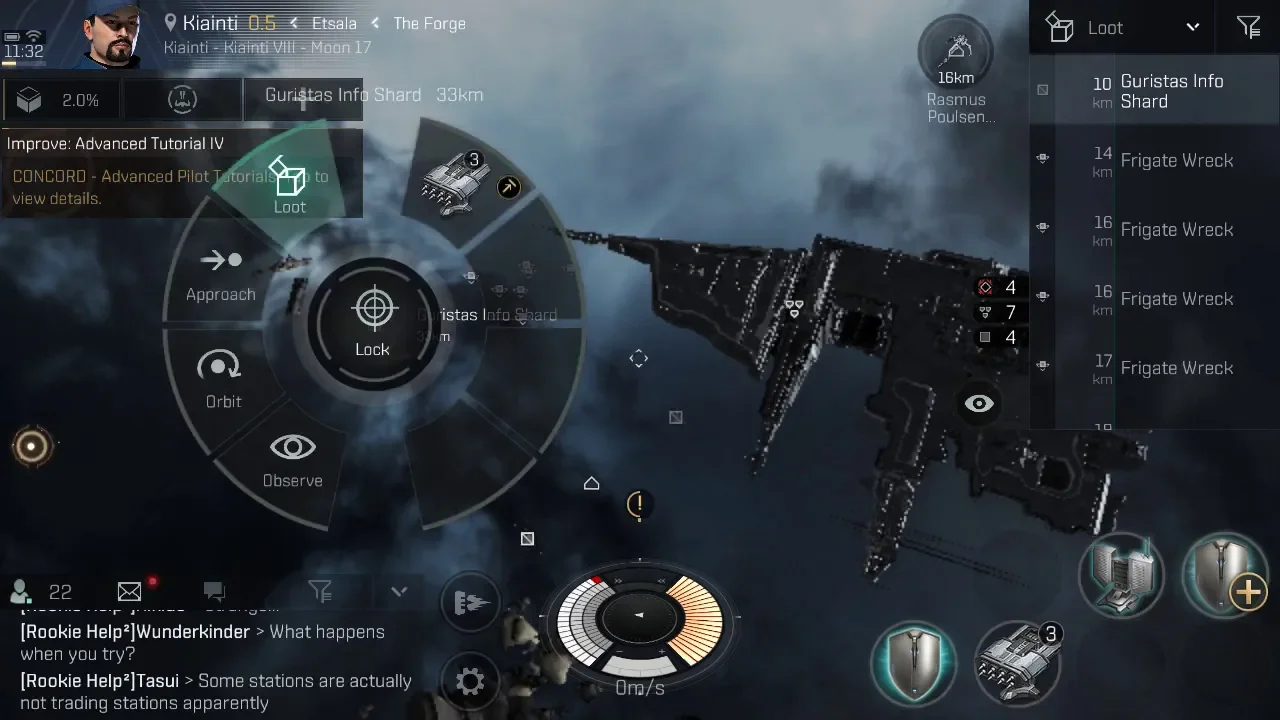Screen dimensions: 1280x720
Task: Select Orbit from the radial menu
Action: 222,379
